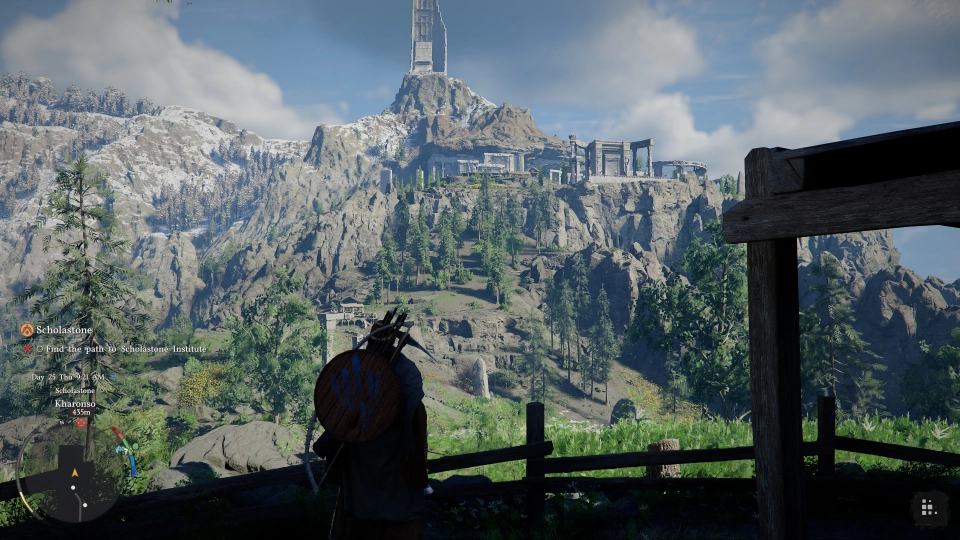The height and width of the screenshot is (540, 960).
Task: Click the 'Find the path to Scholastone Institute' objective
Action: click(121, 348)
